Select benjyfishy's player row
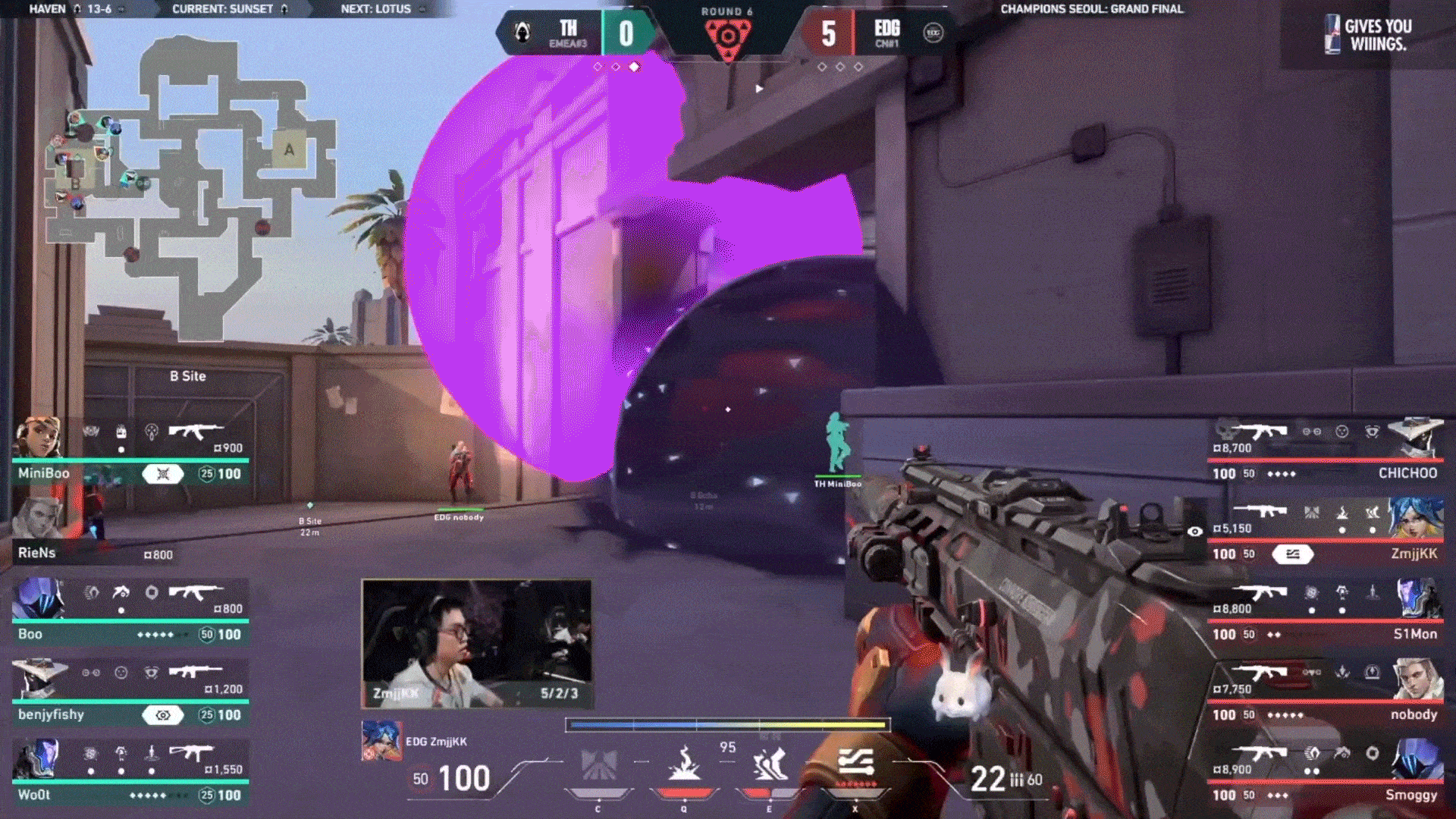 pos(130,695)
